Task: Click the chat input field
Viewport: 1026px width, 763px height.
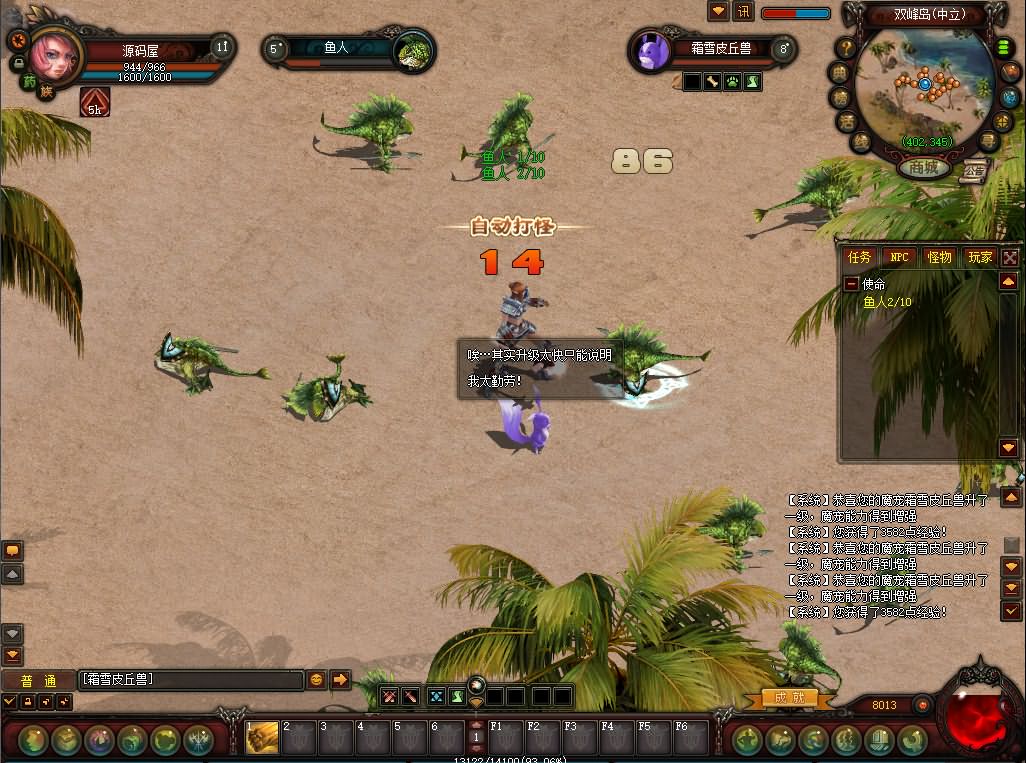Action: coord(190,680)
